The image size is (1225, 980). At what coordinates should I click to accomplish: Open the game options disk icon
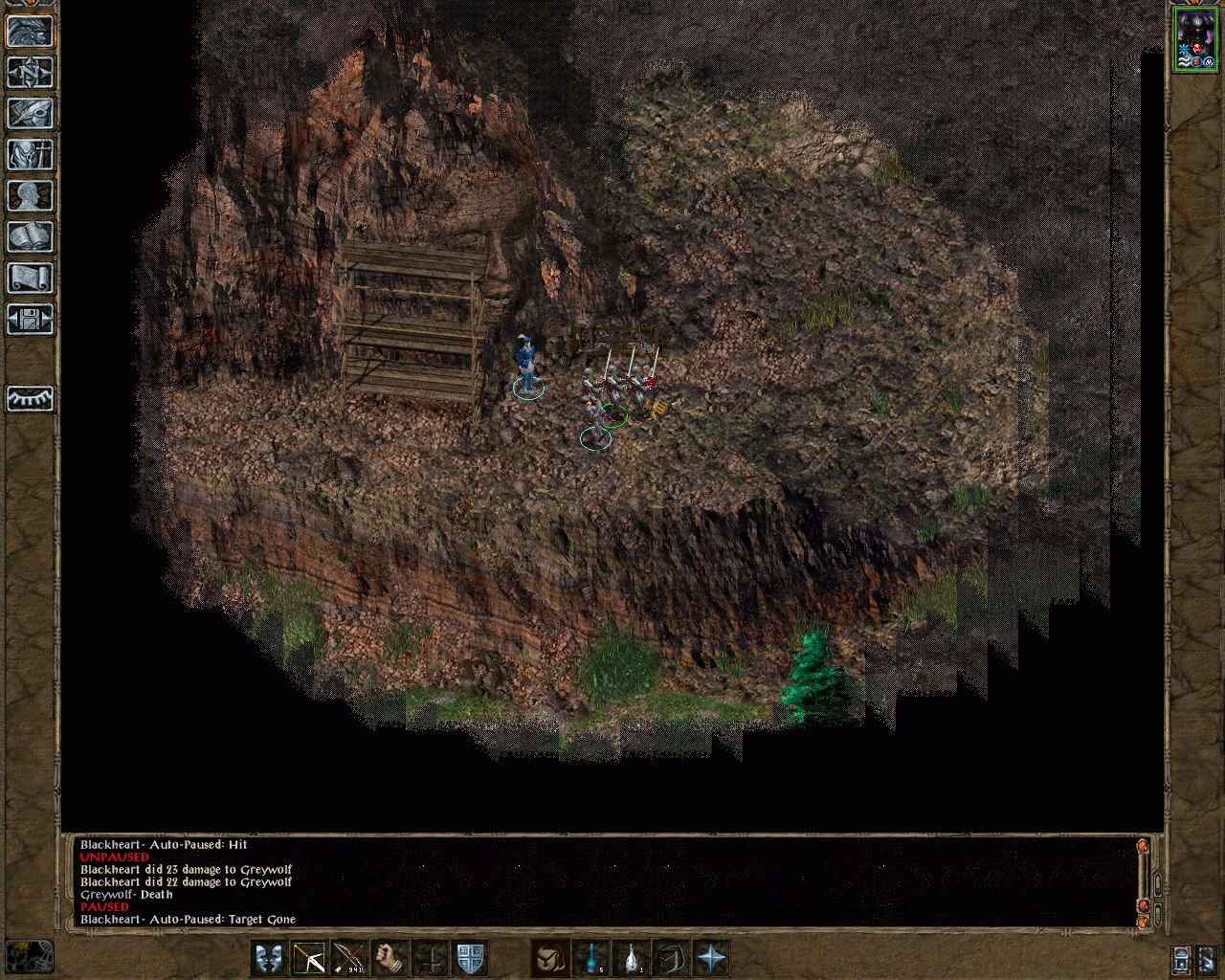[x=29, y=319]
